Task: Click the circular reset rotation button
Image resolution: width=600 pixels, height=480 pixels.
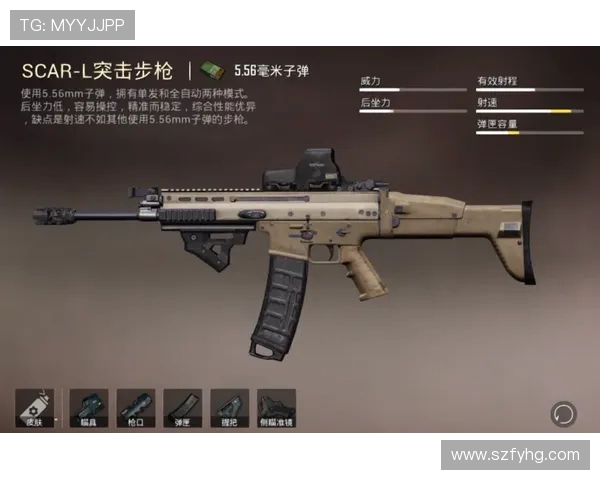Action: 563,413
